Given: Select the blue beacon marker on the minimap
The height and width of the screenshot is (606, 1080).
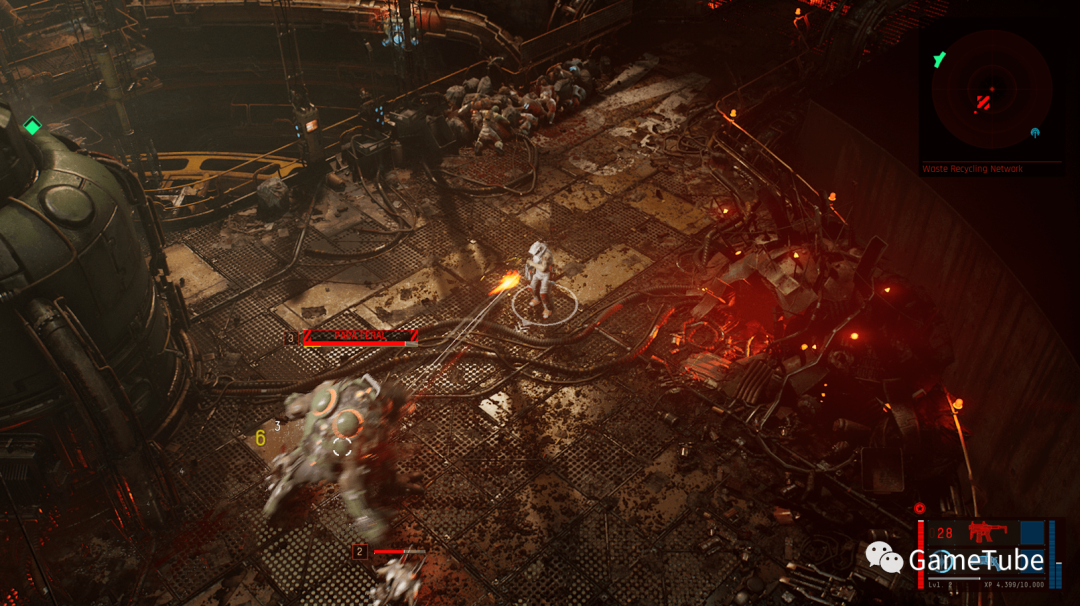Looking at the screenshot, I should point(1035,133).
